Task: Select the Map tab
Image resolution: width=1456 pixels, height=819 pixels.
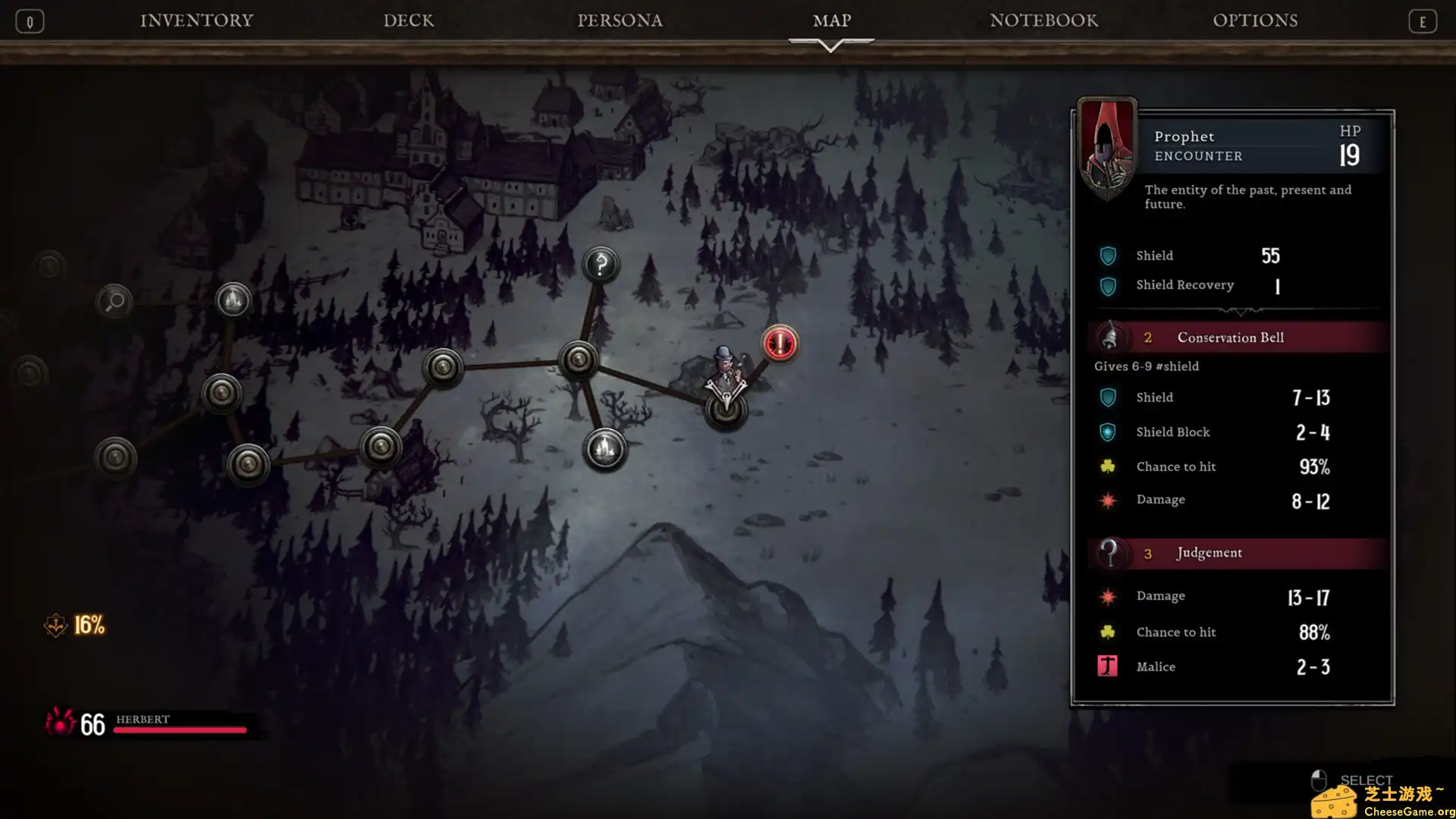Action: (x=832, y=20)
